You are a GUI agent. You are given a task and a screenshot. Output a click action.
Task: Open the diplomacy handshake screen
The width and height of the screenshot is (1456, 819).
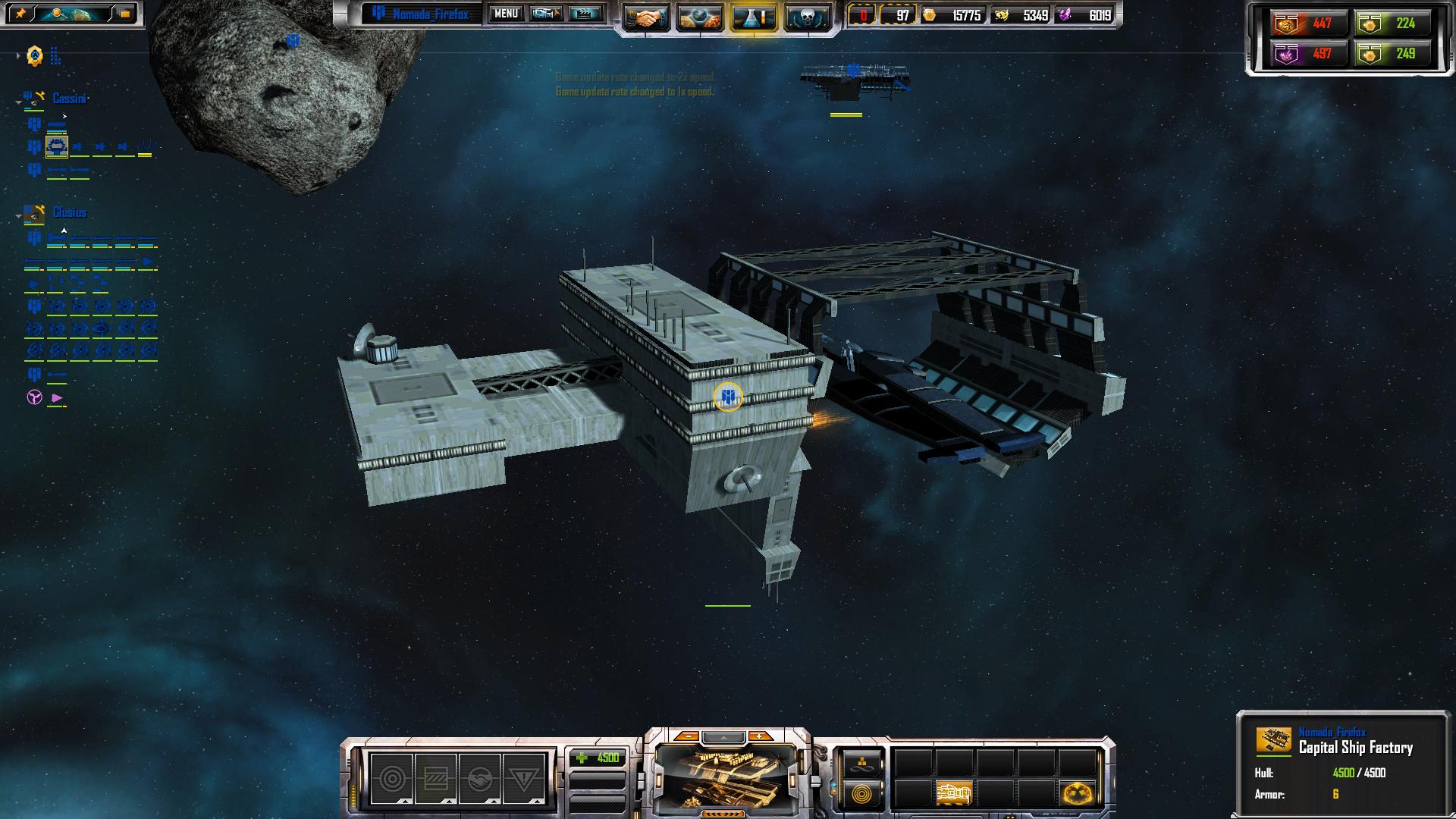tap(647, 17)
